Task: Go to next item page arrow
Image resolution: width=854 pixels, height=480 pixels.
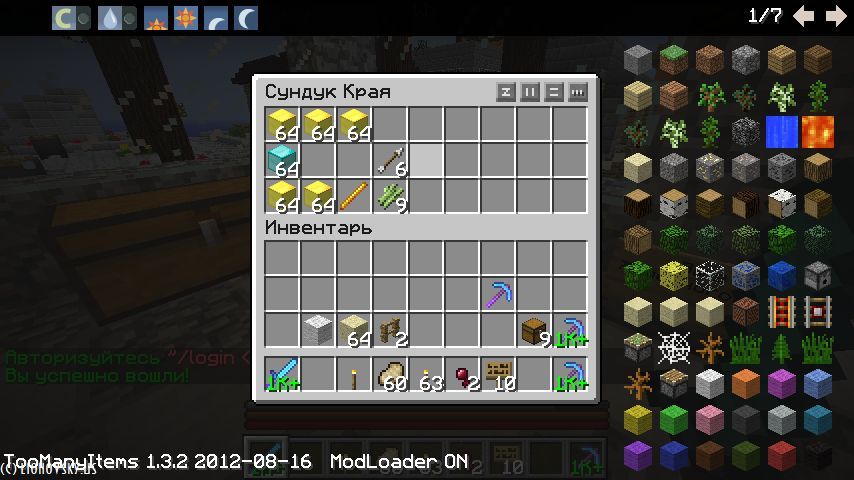Action: pos(835,16)
